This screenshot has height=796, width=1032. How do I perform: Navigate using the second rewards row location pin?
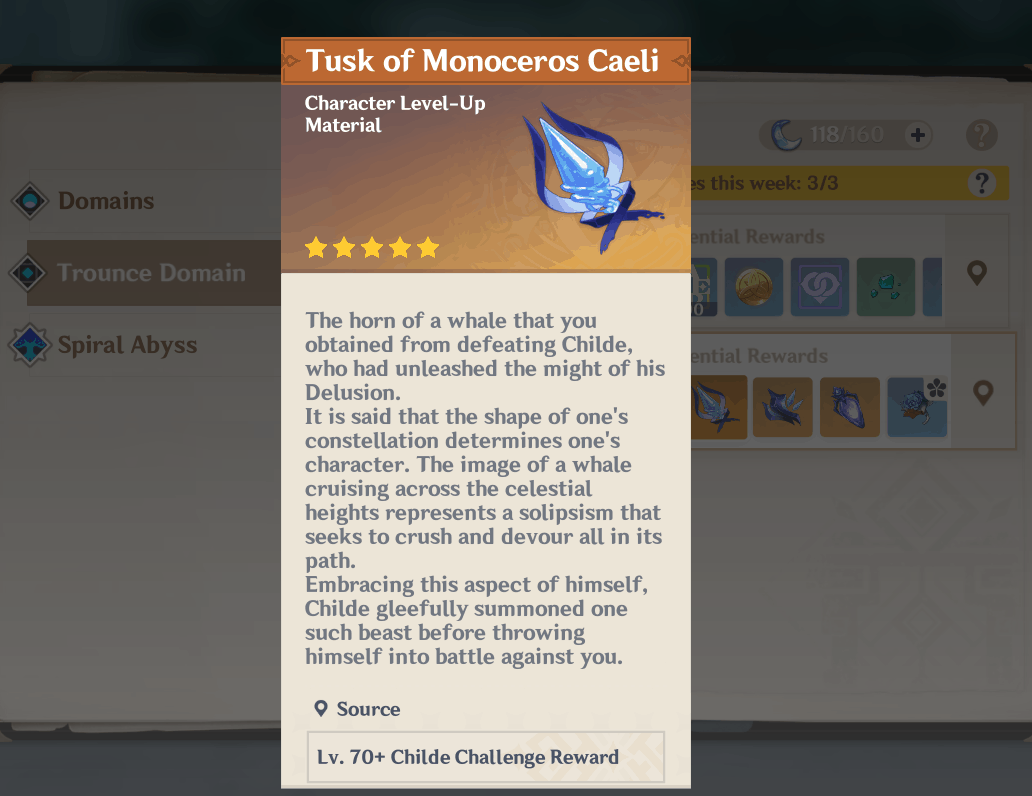[983, 393]
